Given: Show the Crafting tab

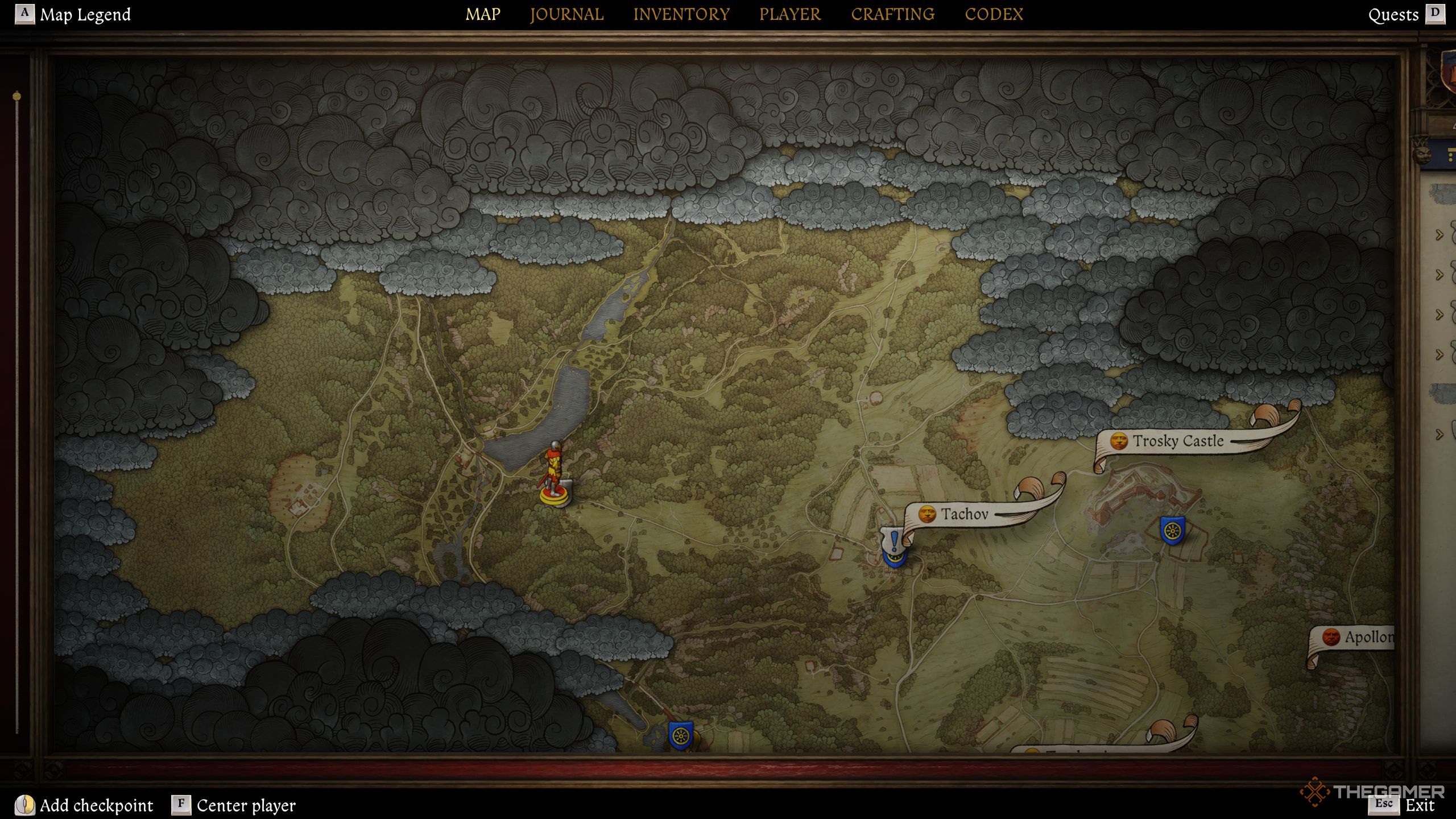Looking at the screenshot, I should coord(892,14).
